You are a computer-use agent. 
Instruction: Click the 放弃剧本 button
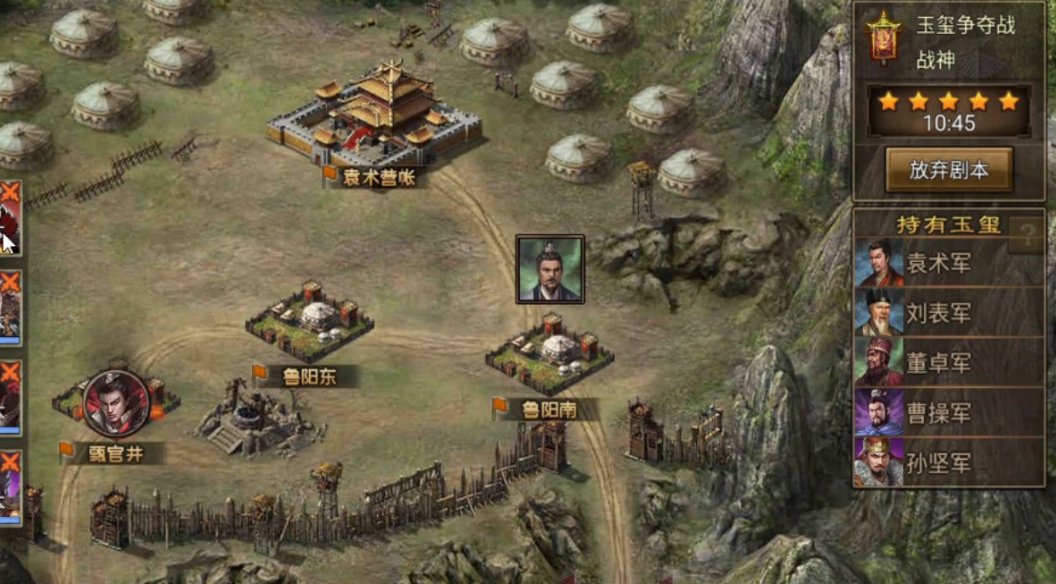pos(949,170)
